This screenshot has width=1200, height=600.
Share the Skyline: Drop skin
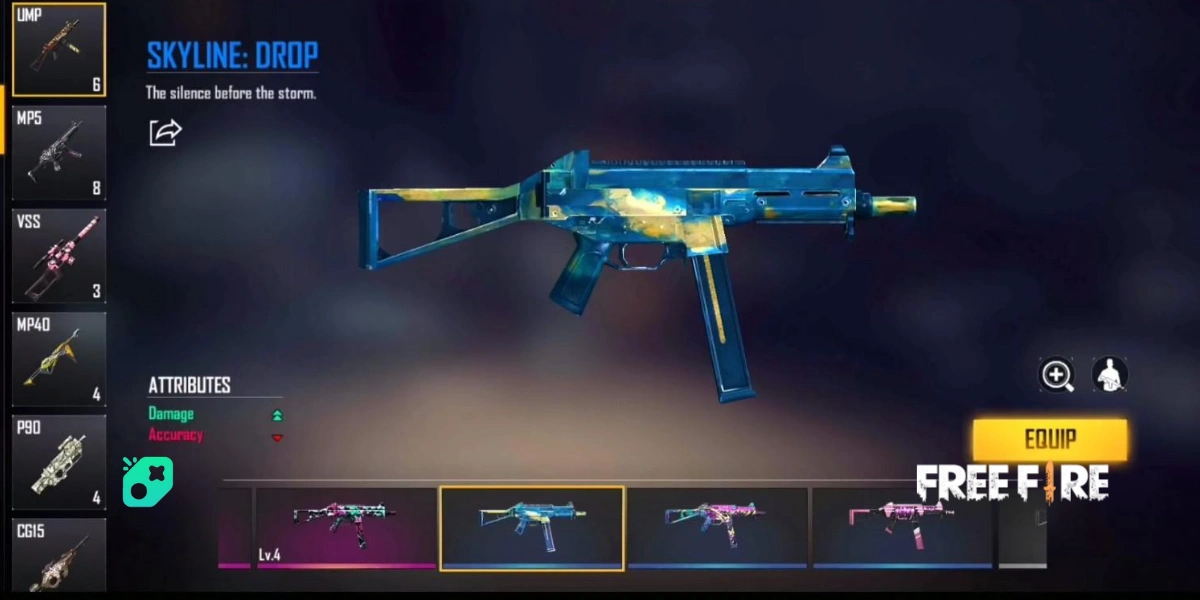point(166,132)
